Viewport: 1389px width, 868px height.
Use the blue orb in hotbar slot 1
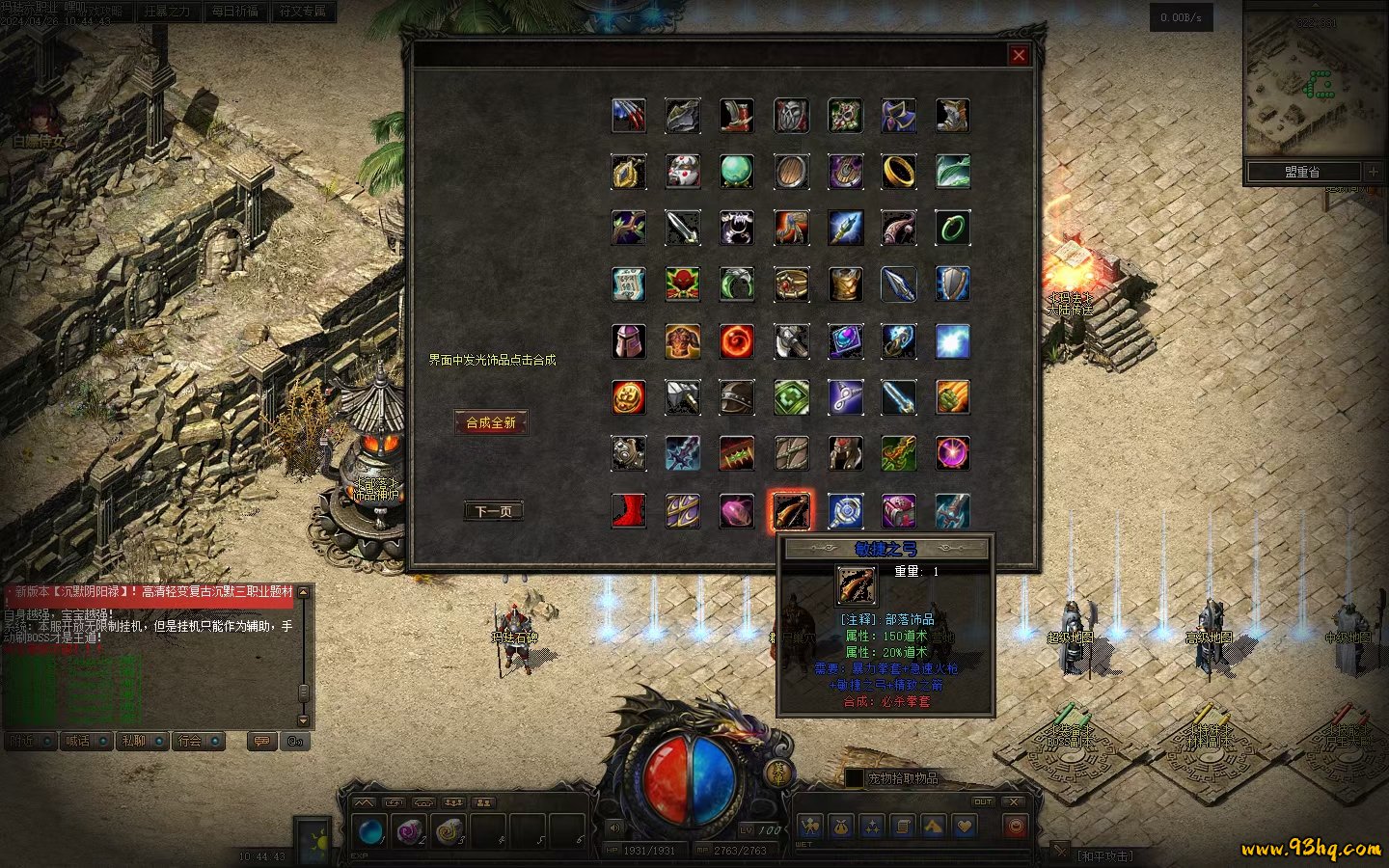(369, 831)
